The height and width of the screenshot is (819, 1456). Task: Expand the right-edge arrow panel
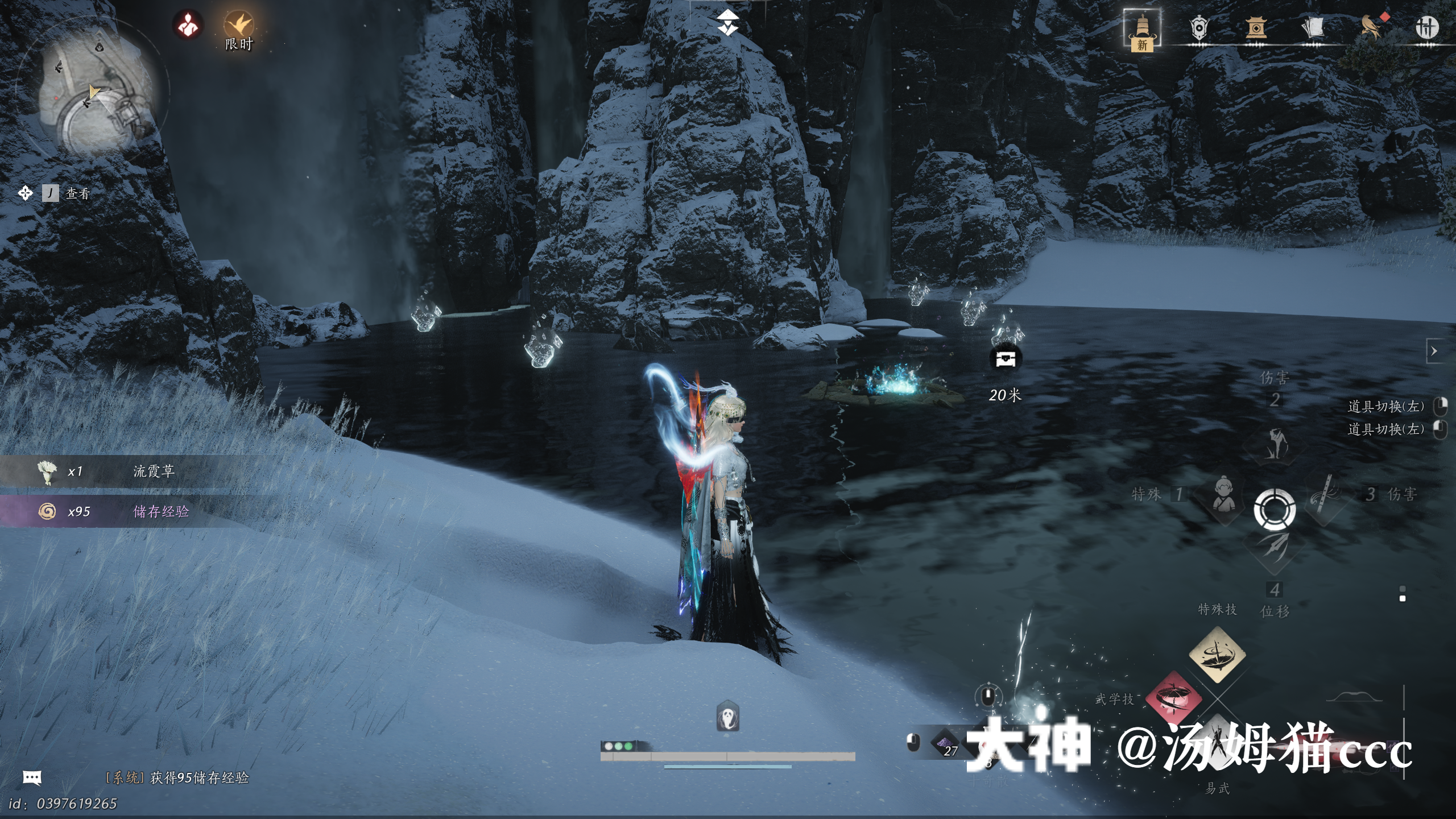pyautogui.click(x=1434, y=351)
